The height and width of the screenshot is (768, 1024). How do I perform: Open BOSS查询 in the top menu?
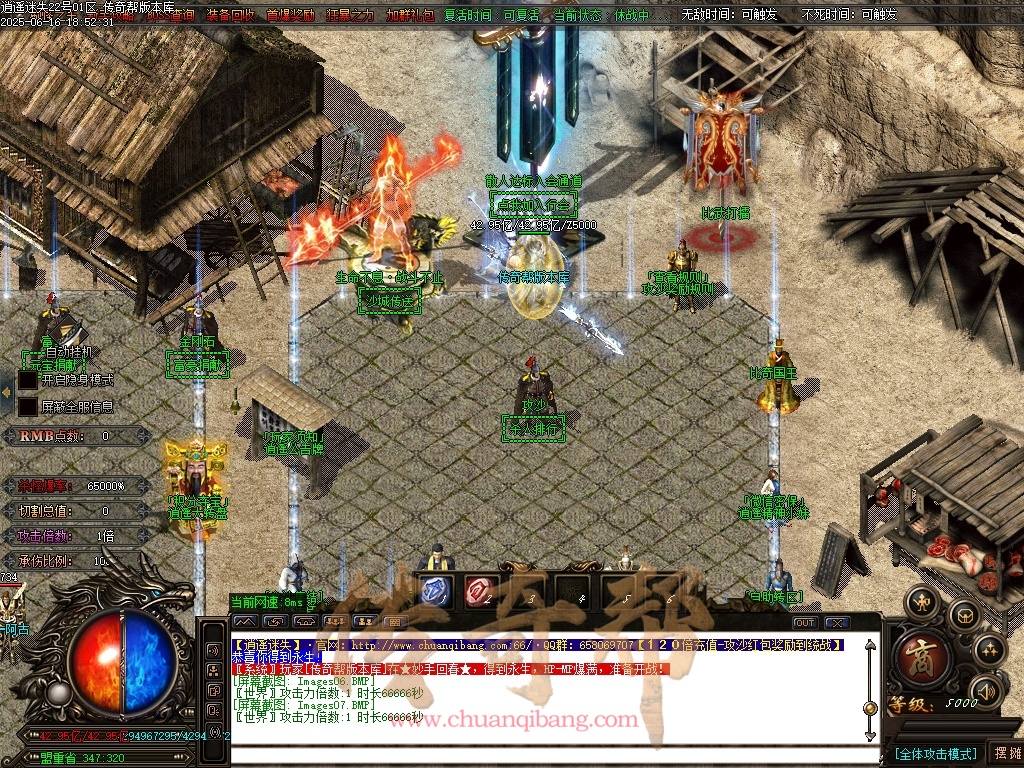[x=170, y=15]
